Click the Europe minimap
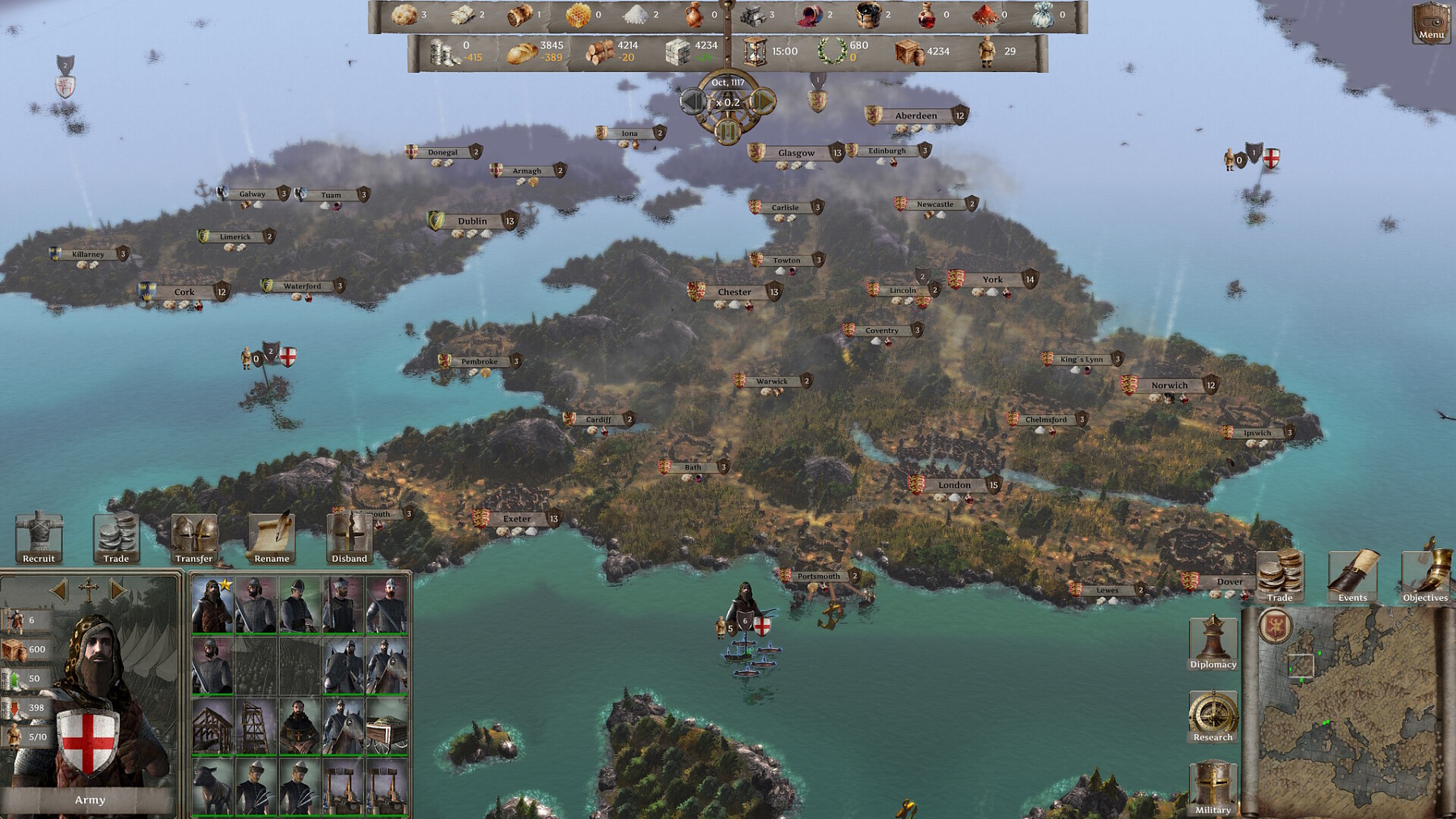 1347,711
